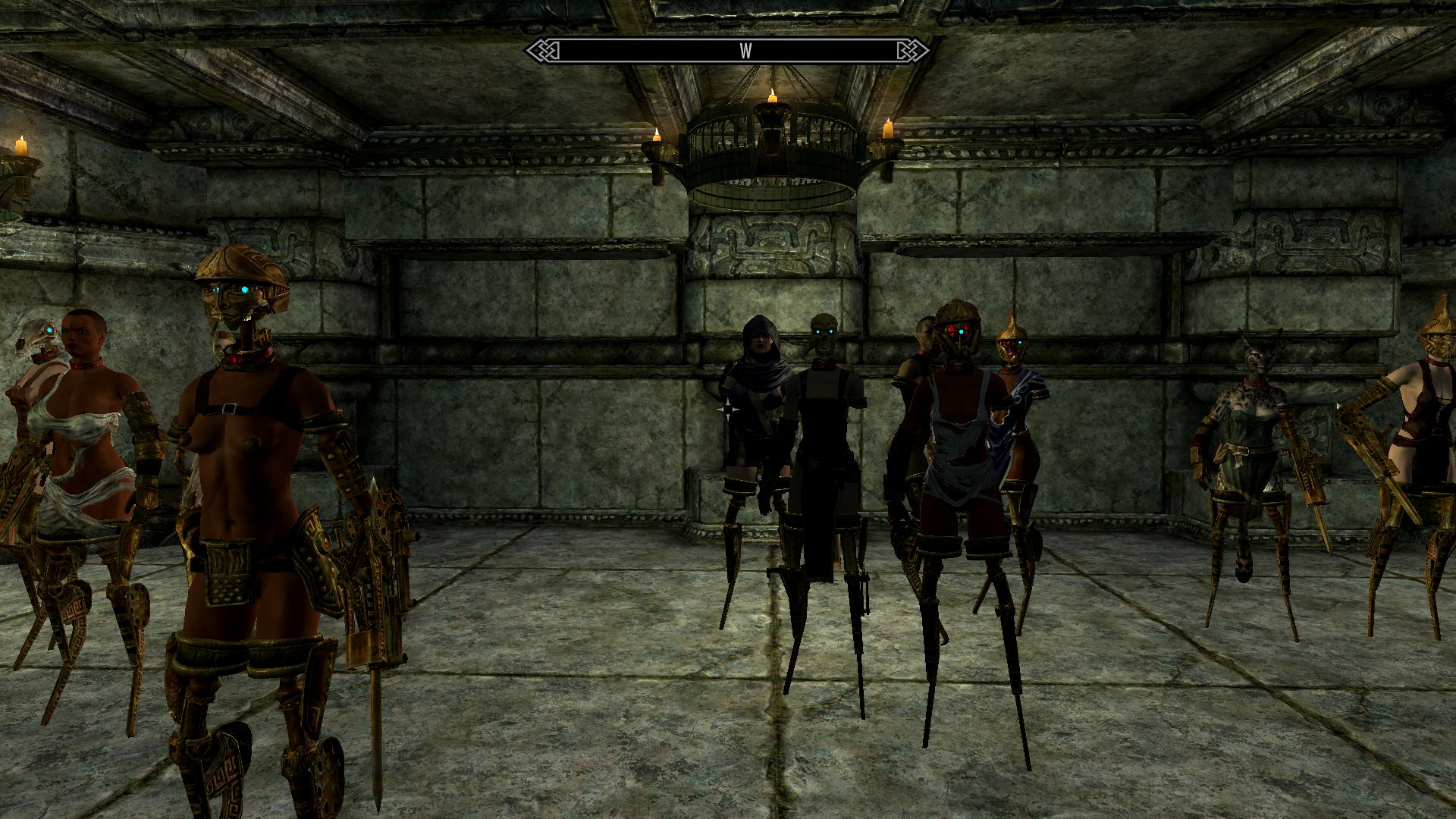Viewport: 1456px width, 819px height.
Task: Click the crosshair reticle in screen center
Action: [728, 409]
